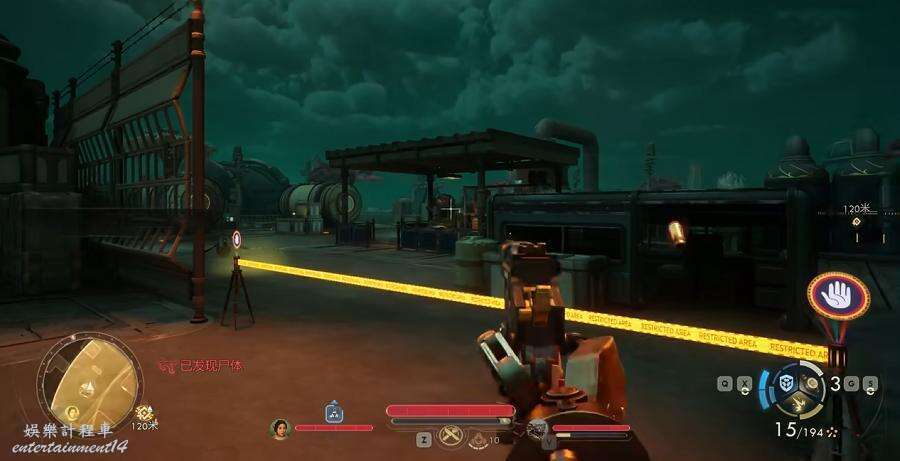Viewport: 900px width, 461px height.
Task: Activate the lightning segment of the wheel
Action: point(800,405)
